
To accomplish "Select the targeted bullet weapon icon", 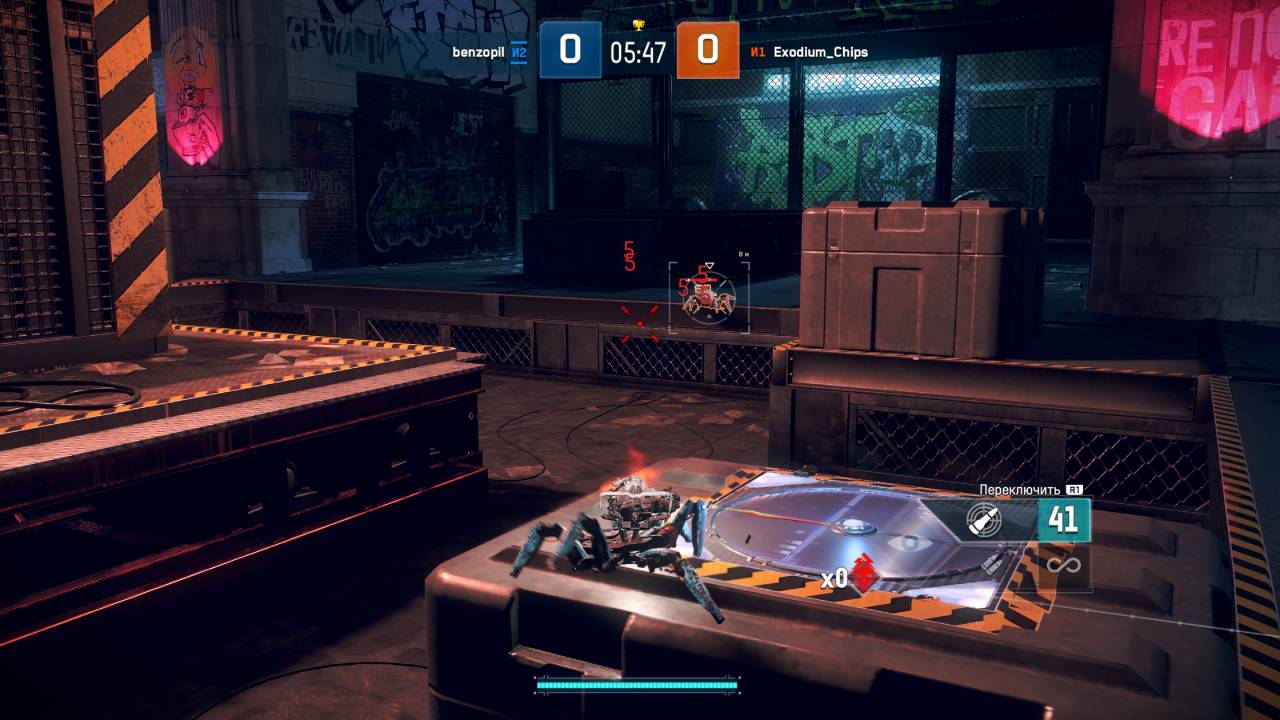I will (x=984, y=521).
